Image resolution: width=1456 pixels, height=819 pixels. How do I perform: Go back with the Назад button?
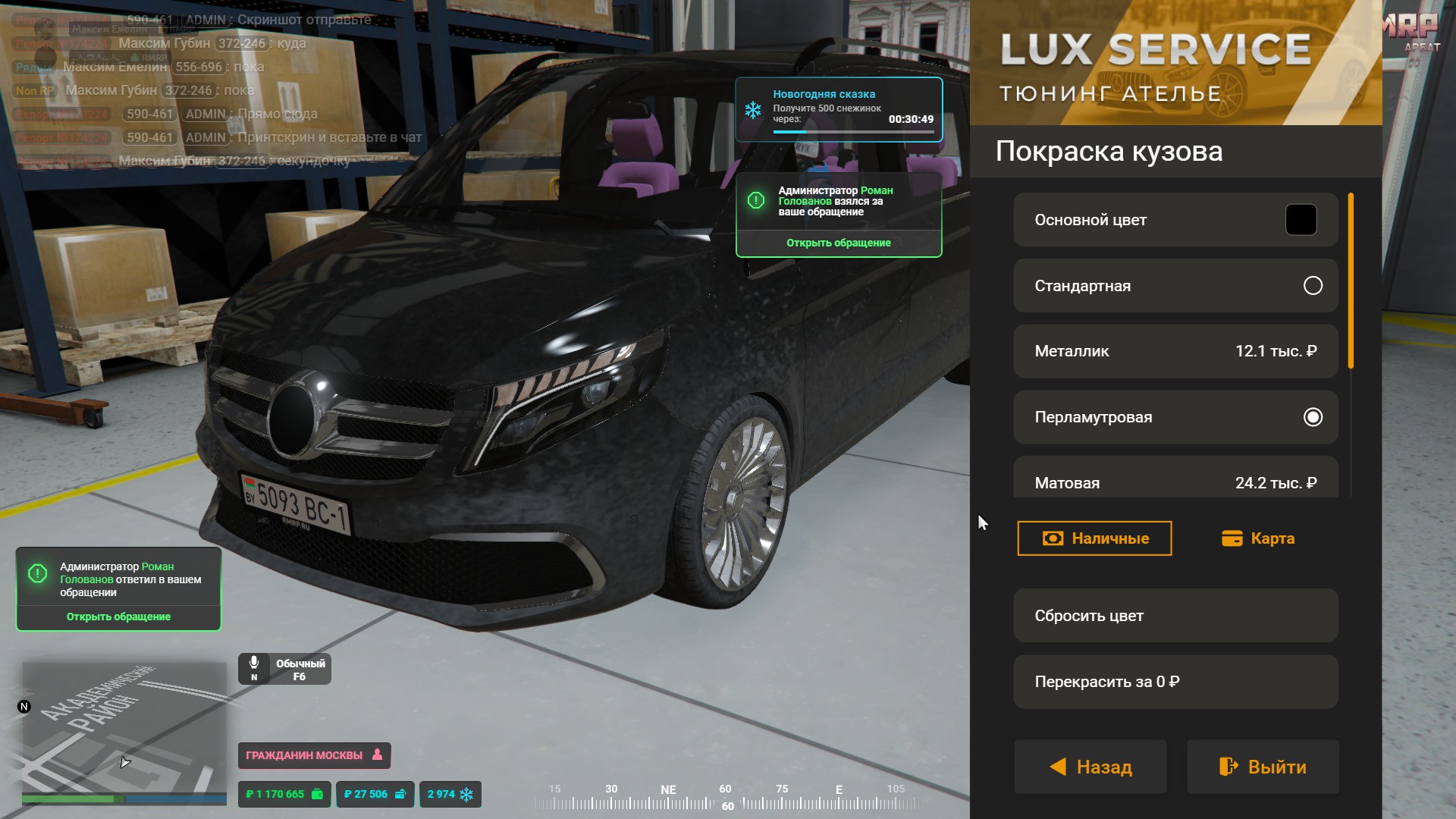tap(1090, 767)
